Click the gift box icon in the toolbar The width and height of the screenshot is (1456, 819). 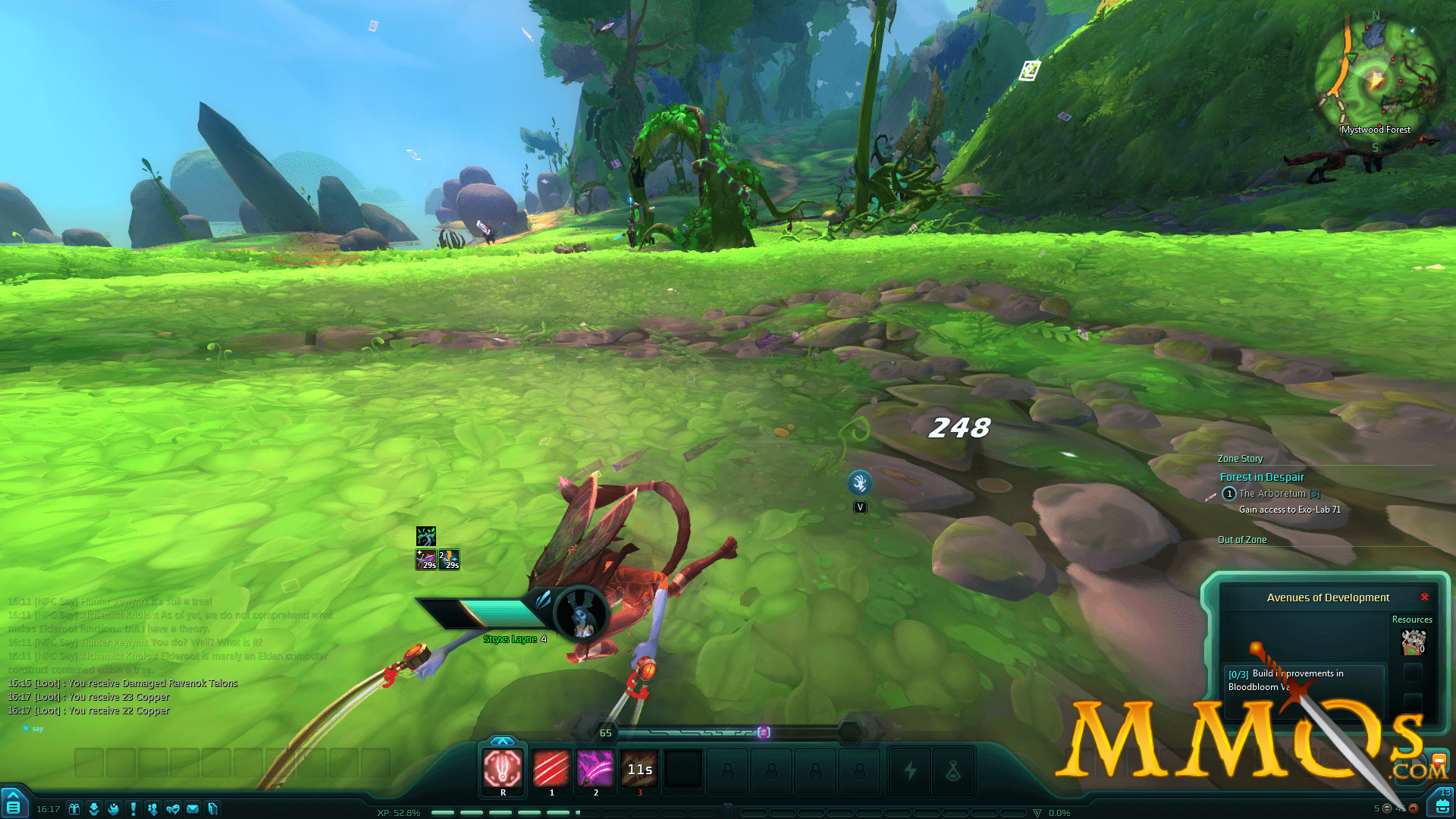click(74, 809)
